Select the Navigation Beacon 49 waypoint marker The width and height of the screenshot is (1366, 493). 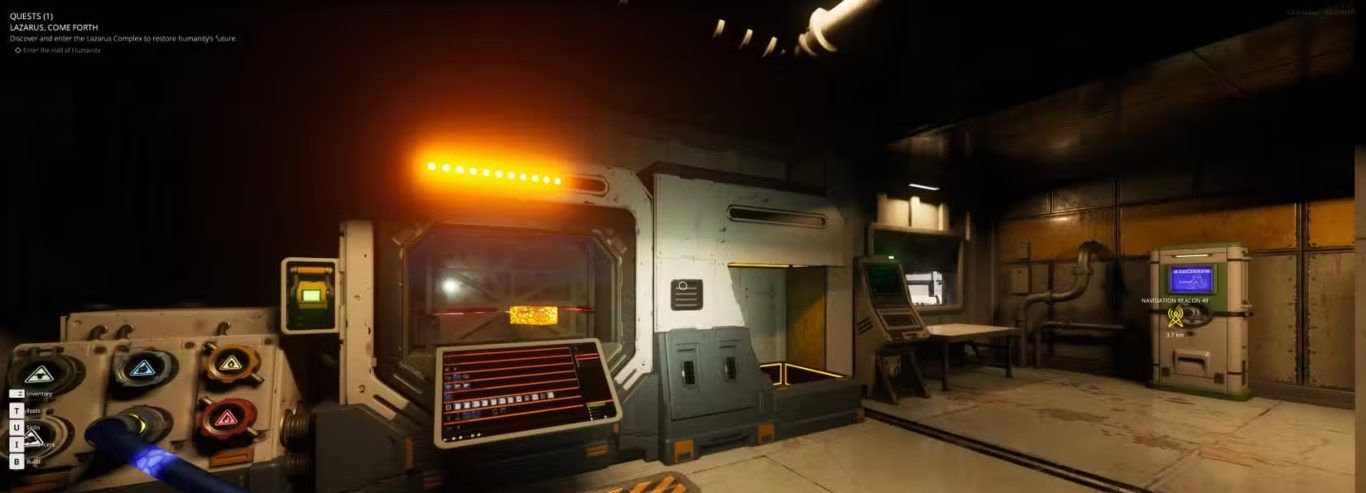(x=1175, y=317)
